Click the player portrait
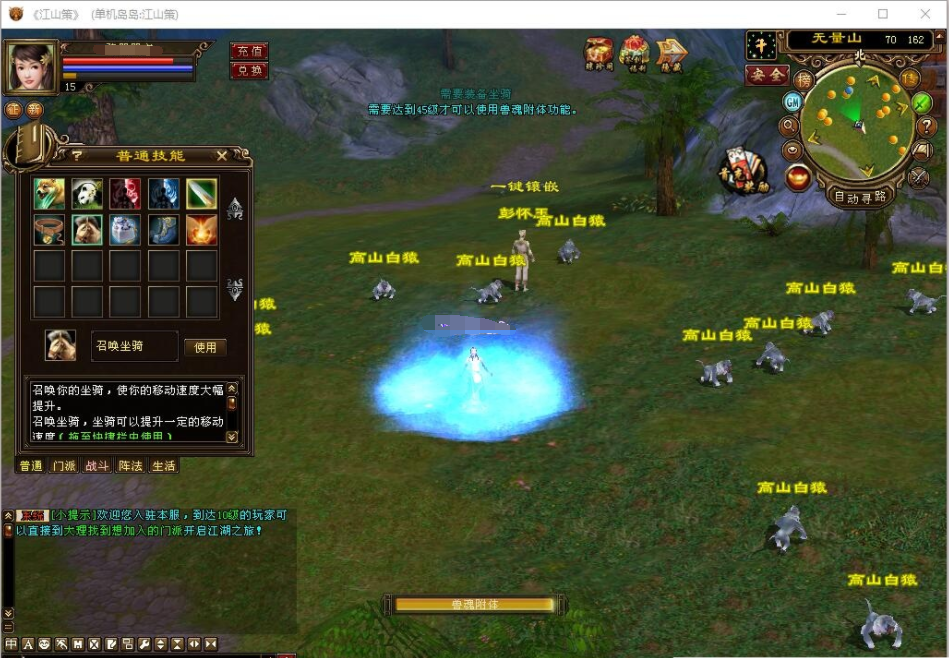The width and height of the screenshot is (949, 658). pos(31,67)
